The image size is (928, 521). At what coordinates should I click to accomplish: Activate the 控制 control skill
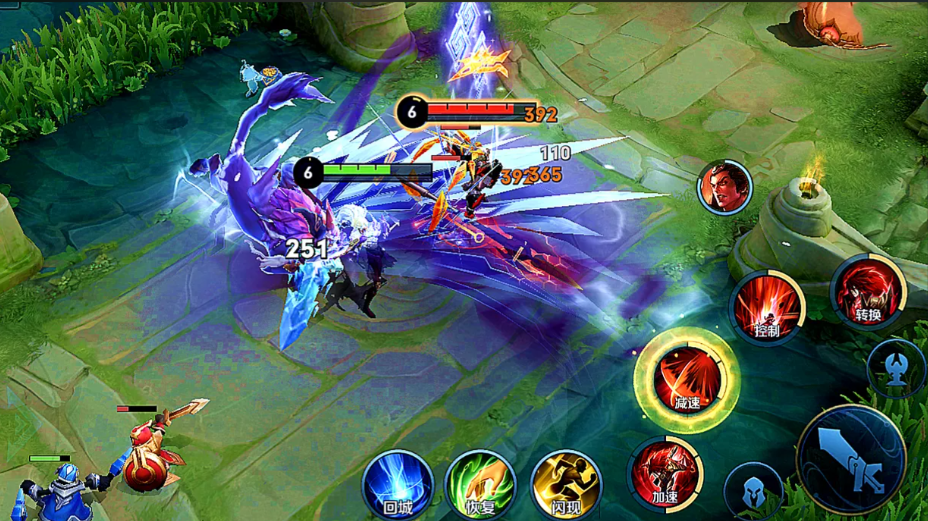[x=767, y=306]
